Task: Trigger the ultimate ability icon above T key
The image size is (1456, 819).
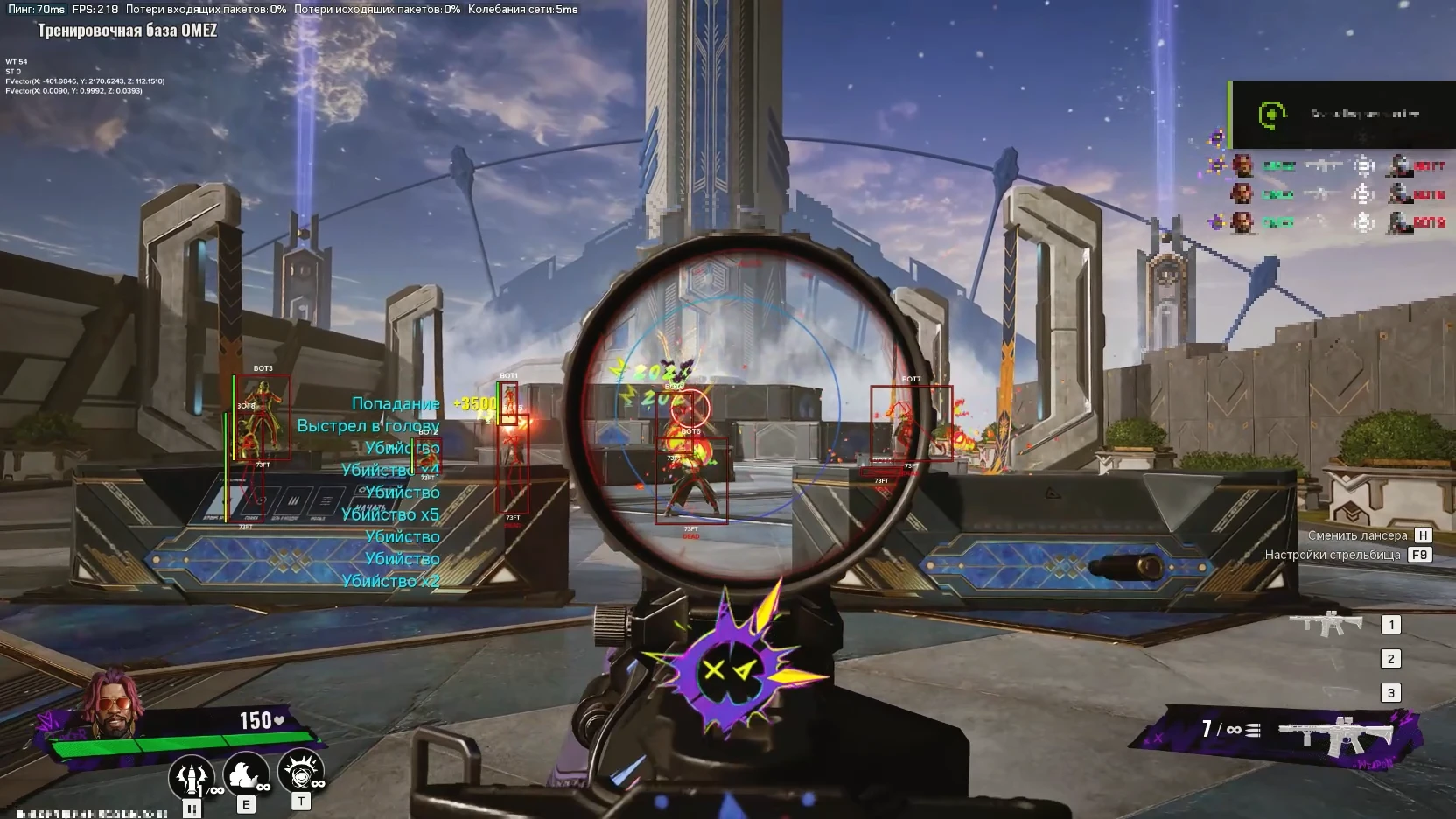Action: (x=302, y=774)
